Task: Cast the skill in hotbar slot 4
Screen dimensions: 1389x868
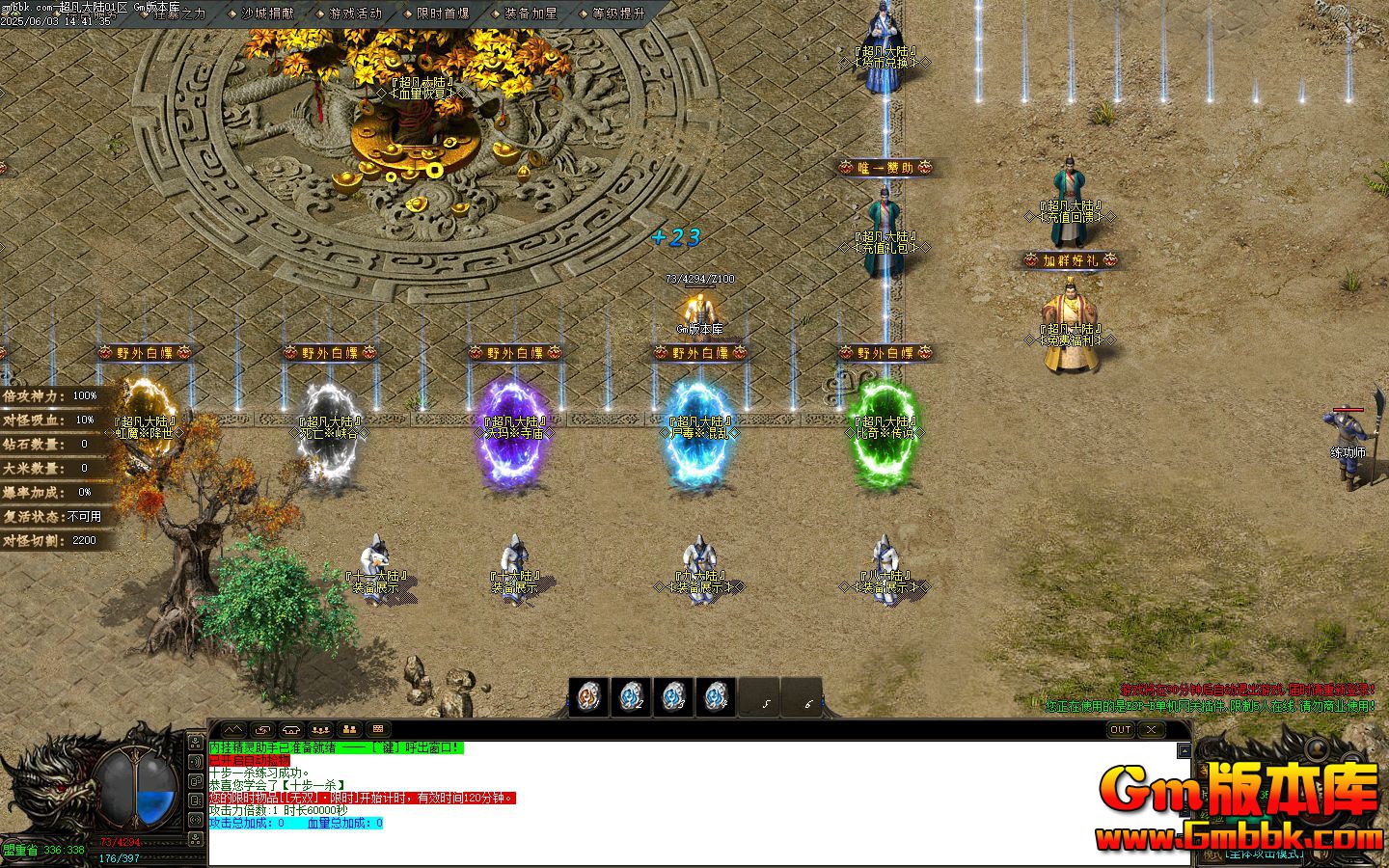Action: [717, 698]
